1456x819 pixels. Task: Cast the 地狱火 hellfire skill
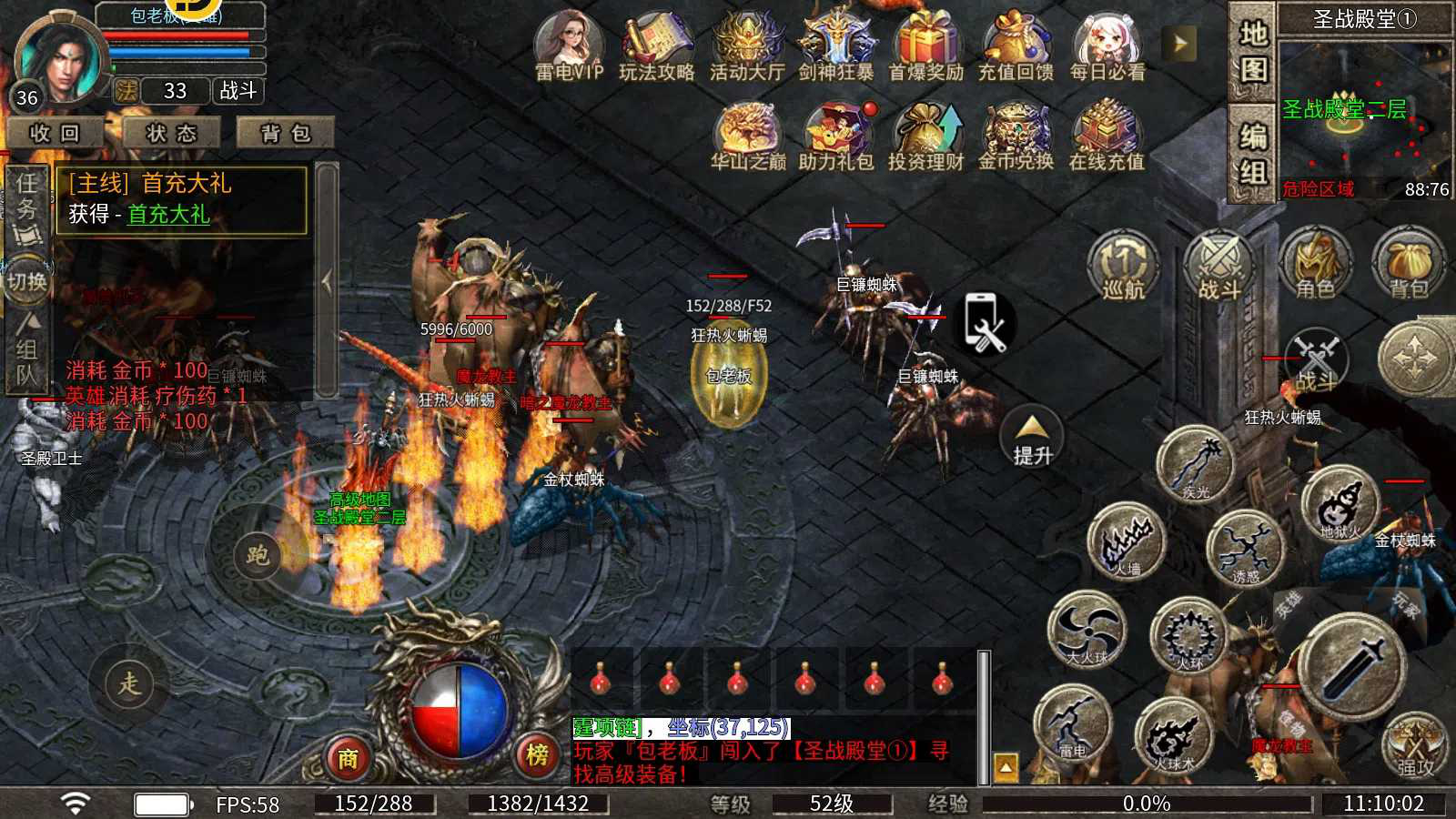coord(1340,503)
